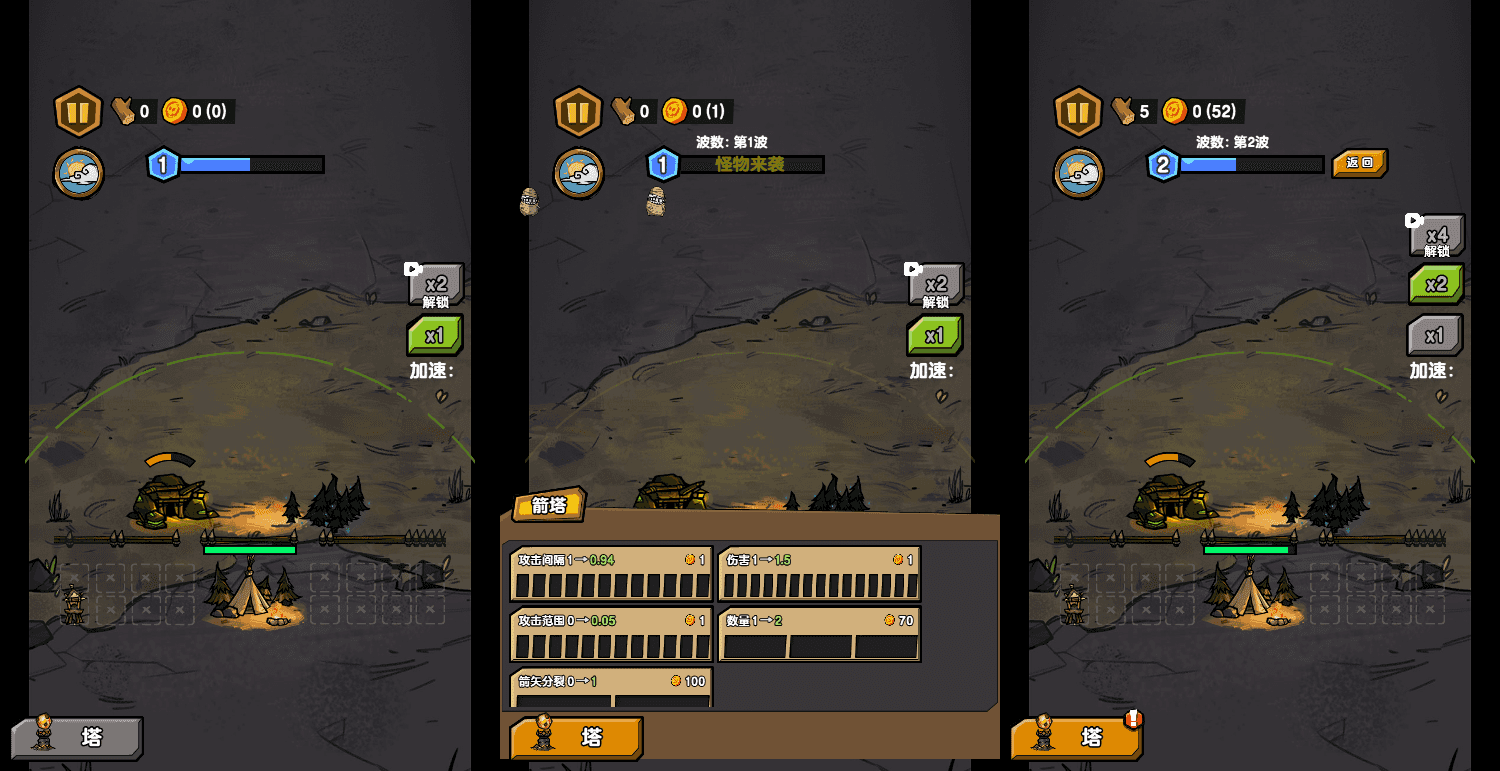Open the 塔 button with red exclamation badge
The width and height of the screenshot is (1500, 771).
[x=1076, y=738]
